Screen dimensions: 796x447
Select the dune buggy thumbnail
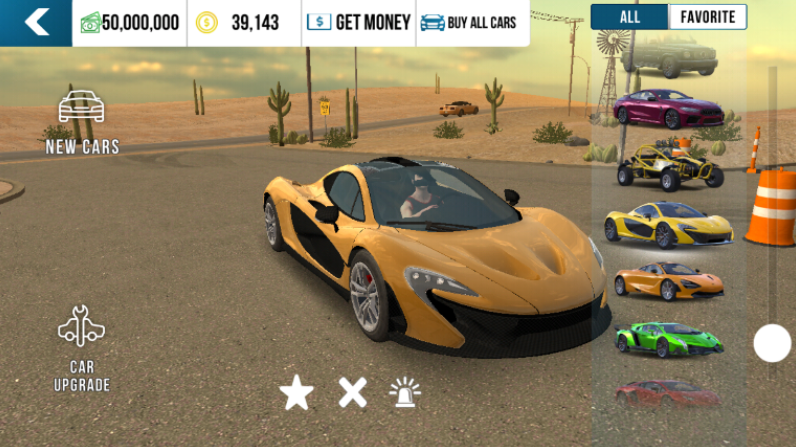tap(668, 167)
